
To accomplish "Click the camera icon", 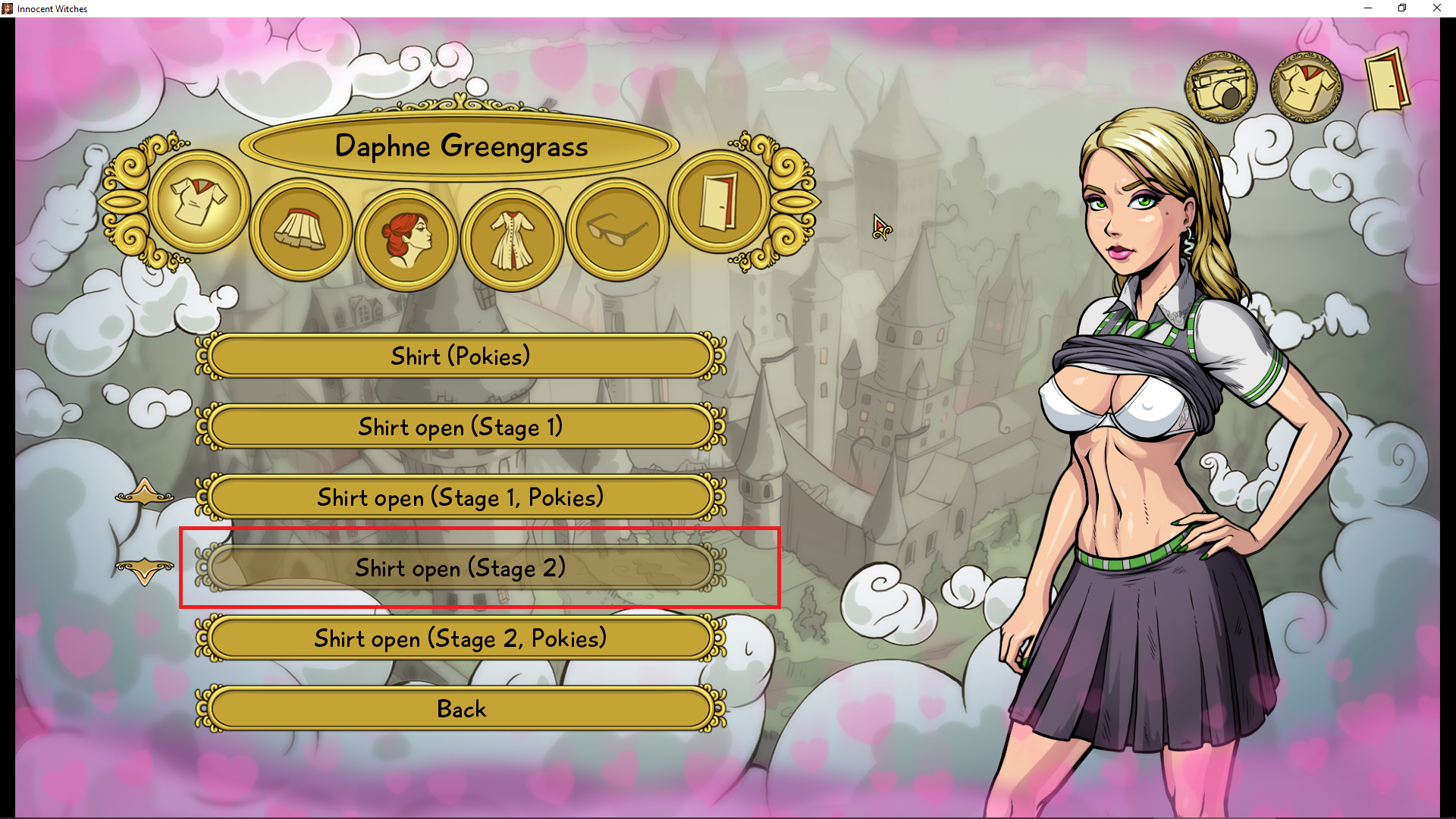I will pyautogui.click(x=1220, y=87).
